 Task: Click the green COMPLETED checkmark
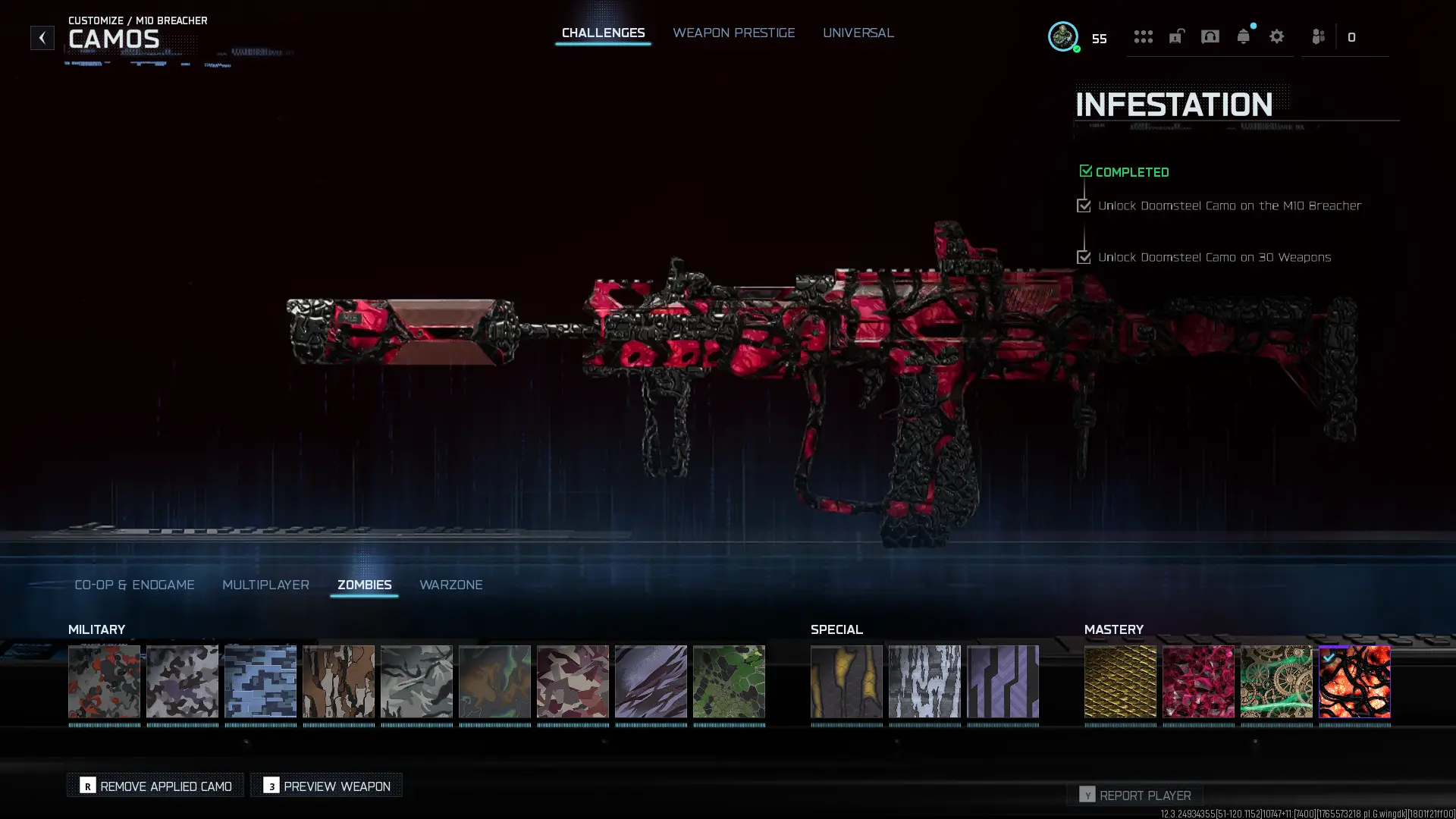point(1085,170)
